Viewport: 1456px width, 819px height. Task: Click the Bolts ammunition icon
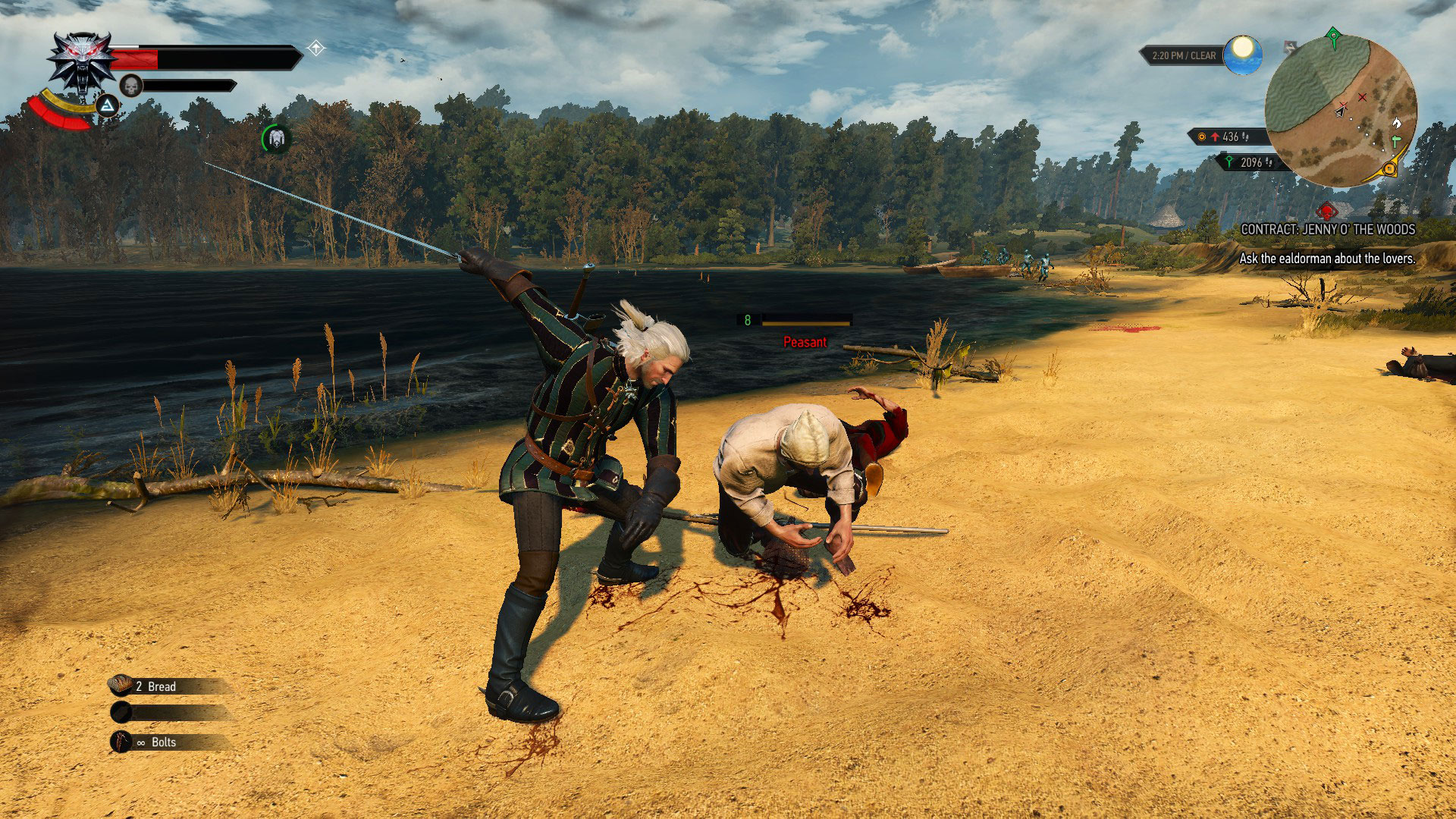(x=121, y=742)
